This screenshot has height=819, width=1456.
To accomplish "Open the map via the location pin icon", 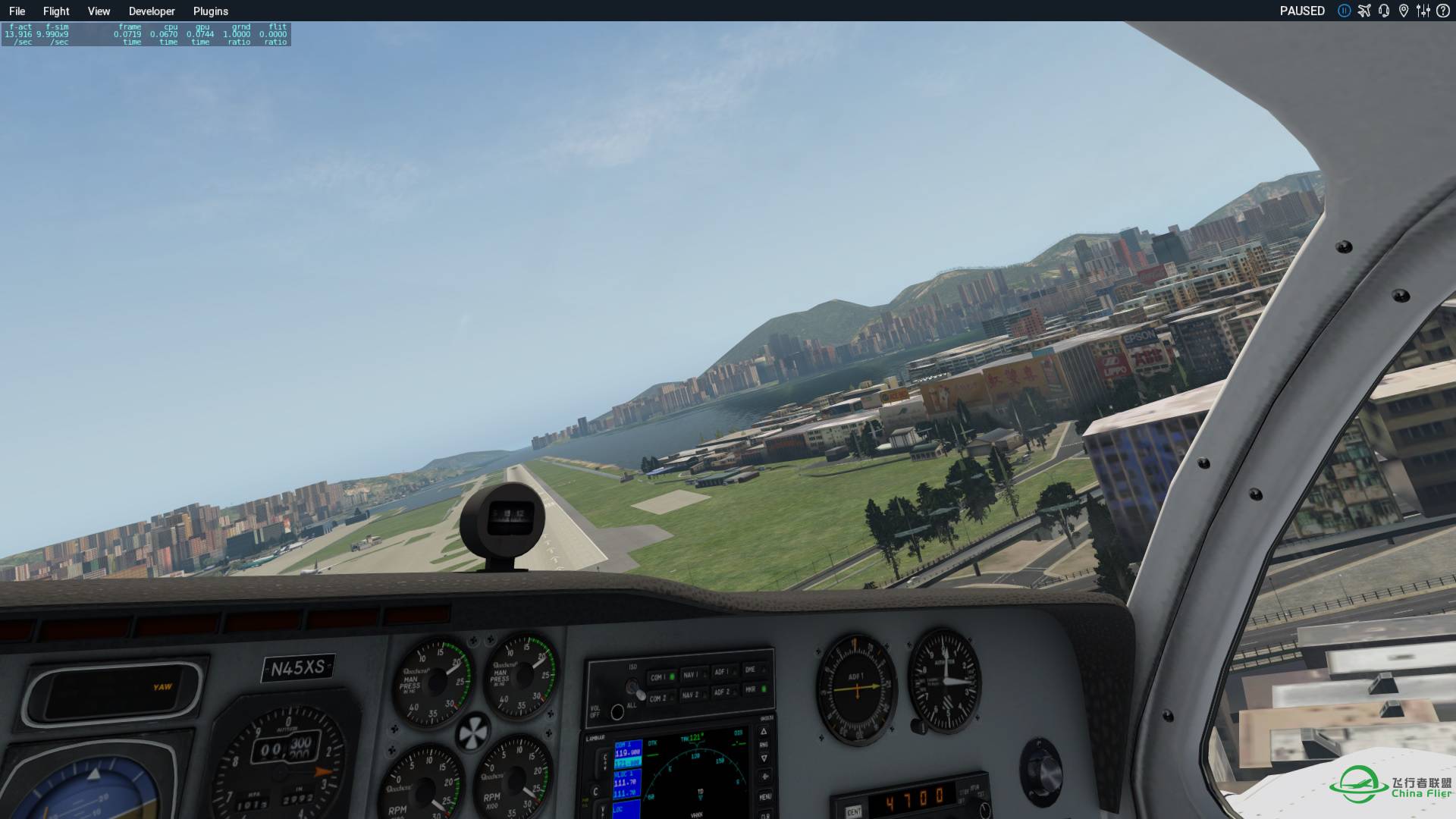I will coord(1404,11).
